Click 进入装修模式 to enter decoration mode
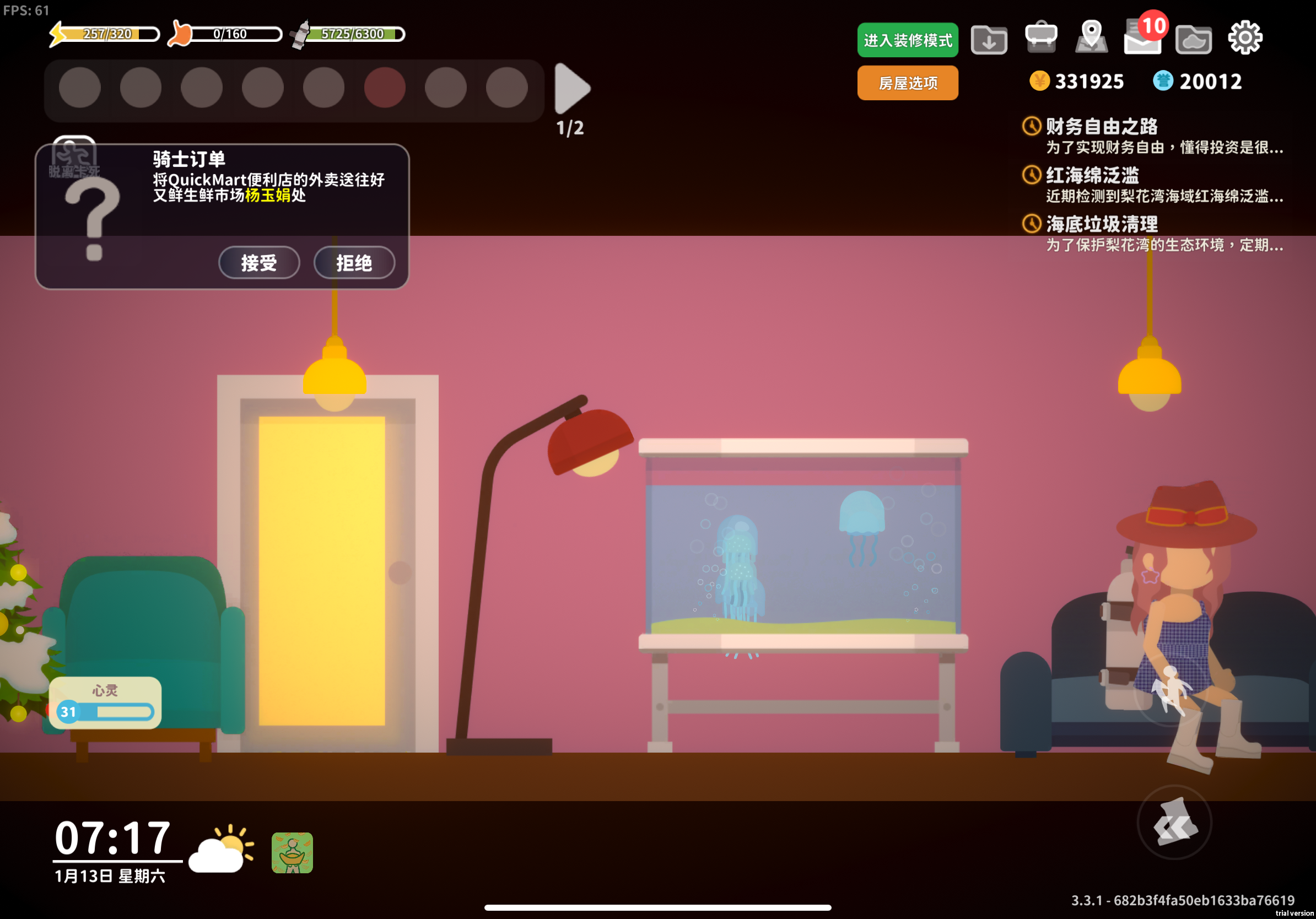Viewport: 1316px width, 919px height. (x=907, y=40)
